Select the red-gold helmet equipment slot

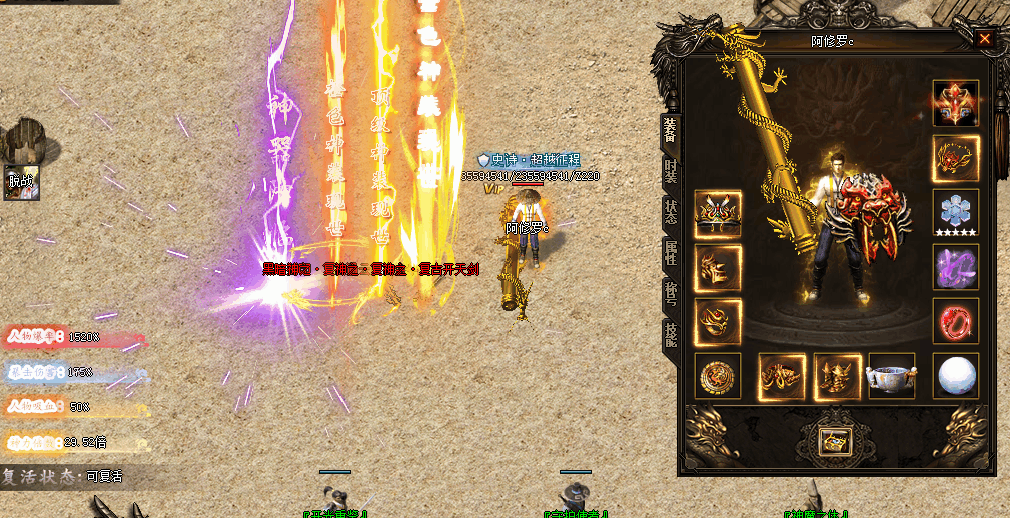coord(955,104)
